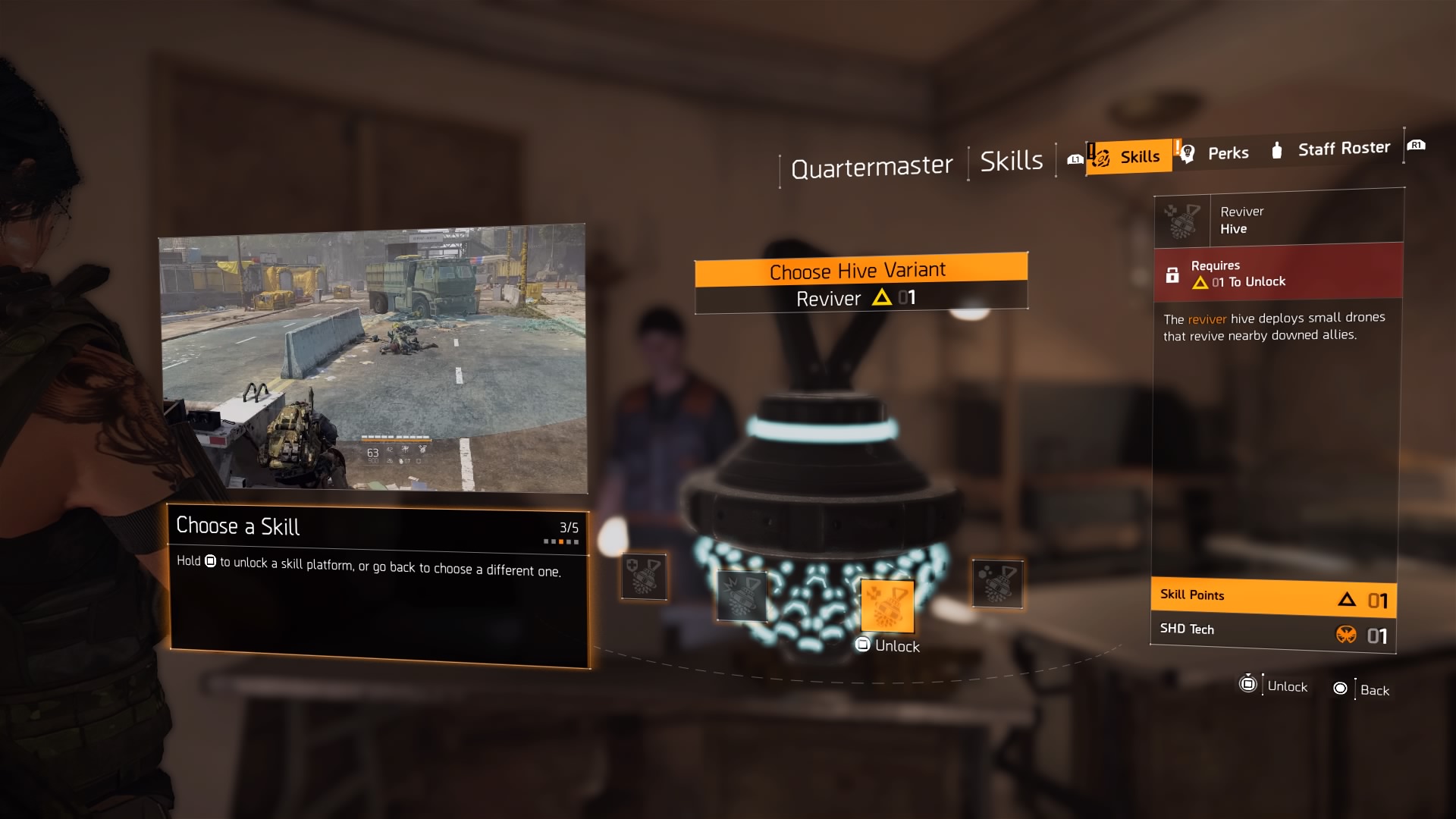
Task: Open the Staff Roster tab
Action: 1343,148
